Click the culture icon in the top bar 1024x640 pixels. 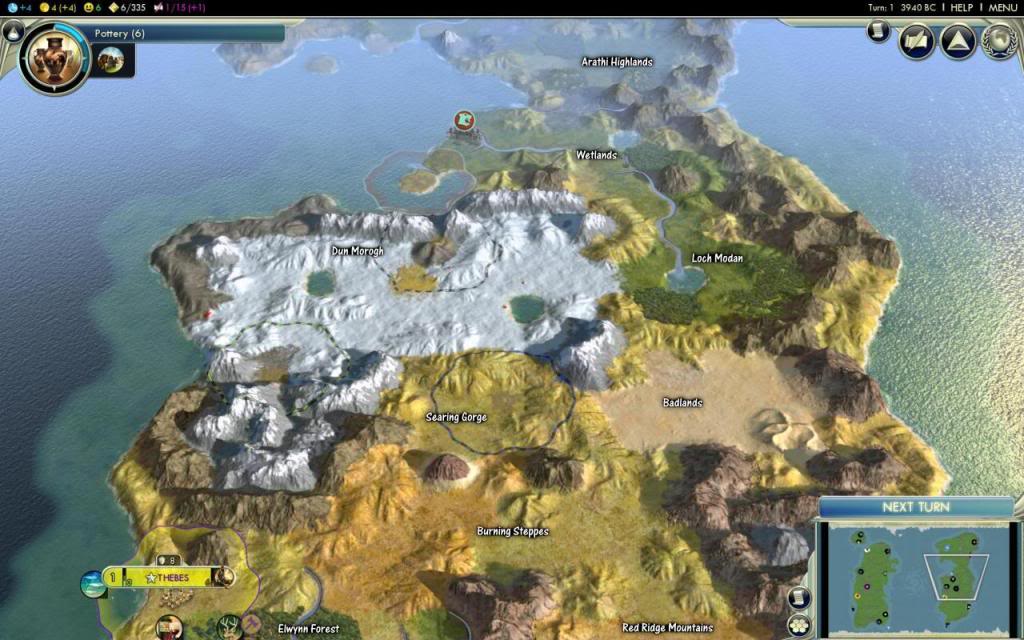[x=155, y=7]
